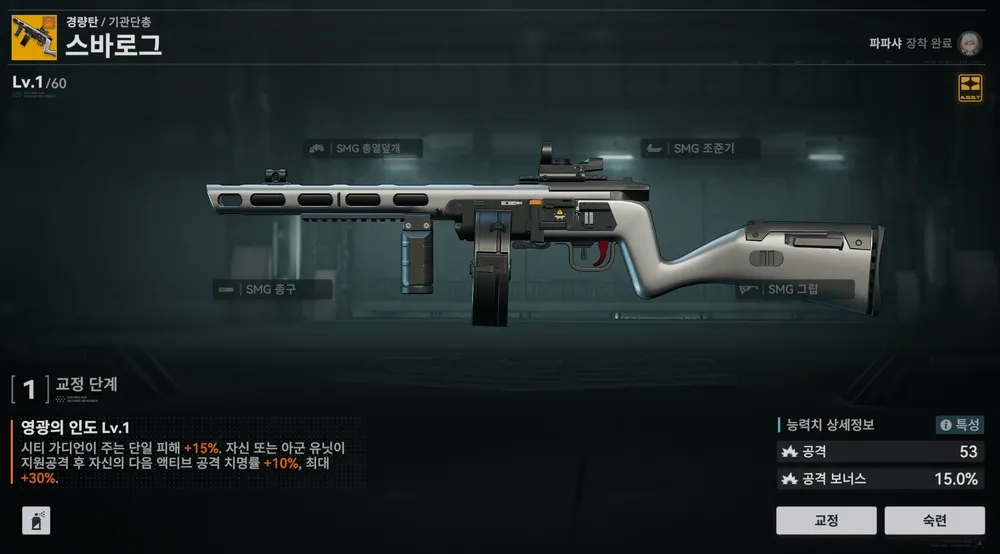
Task: Click the 스바로그 weapon thumbnail icon
Action: tap(34, 37)
